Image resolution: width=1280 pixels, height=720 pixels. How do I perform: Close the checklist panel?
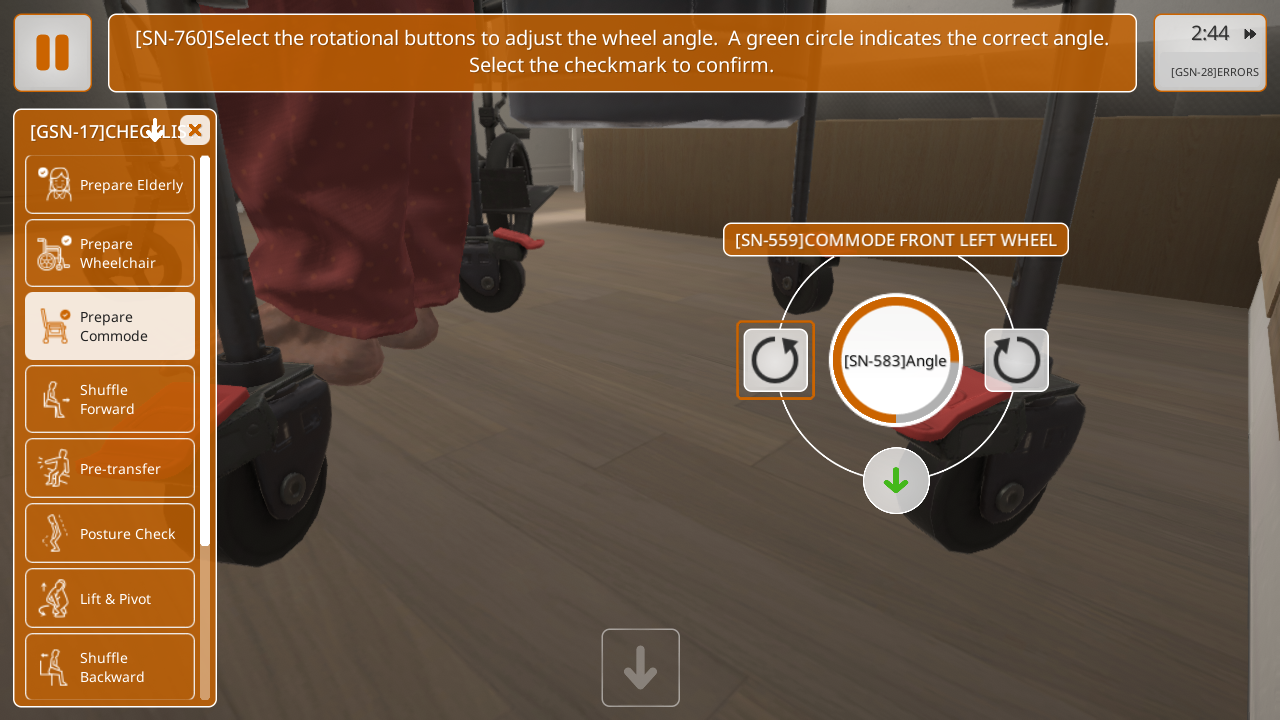(195, 130)
